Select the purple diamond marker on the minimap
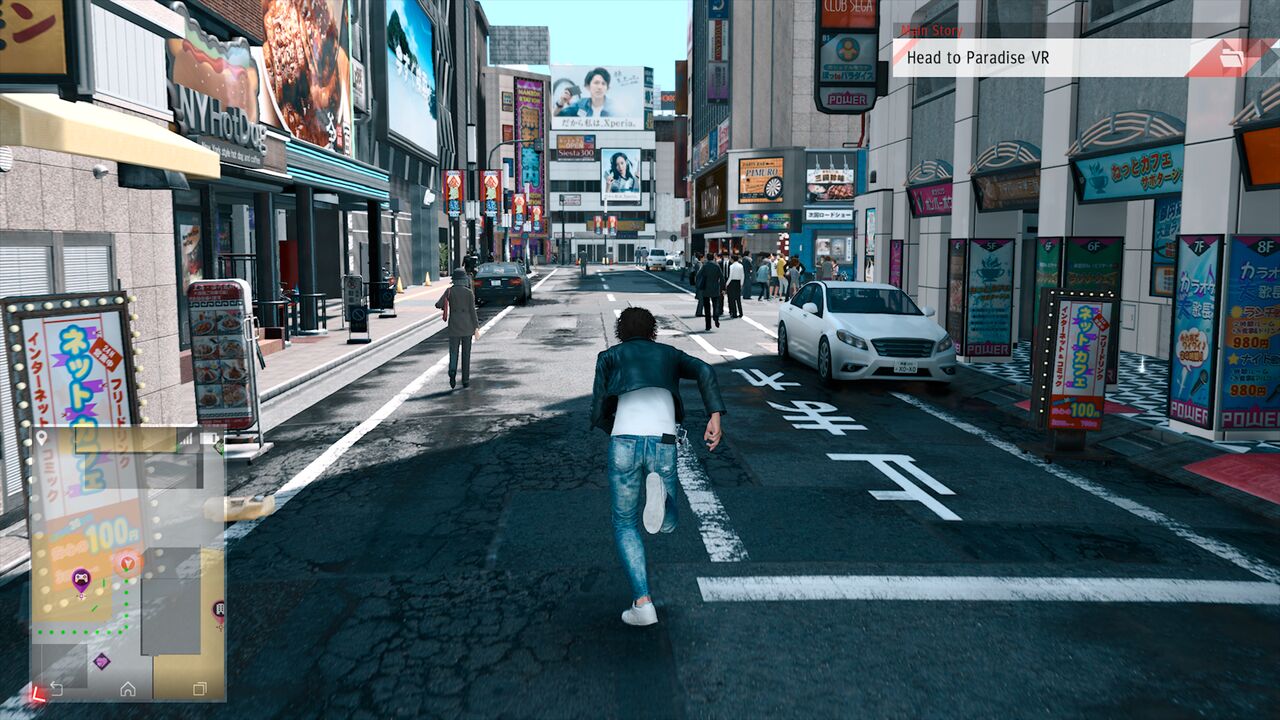1280x720 pixels. coord(101,661)
